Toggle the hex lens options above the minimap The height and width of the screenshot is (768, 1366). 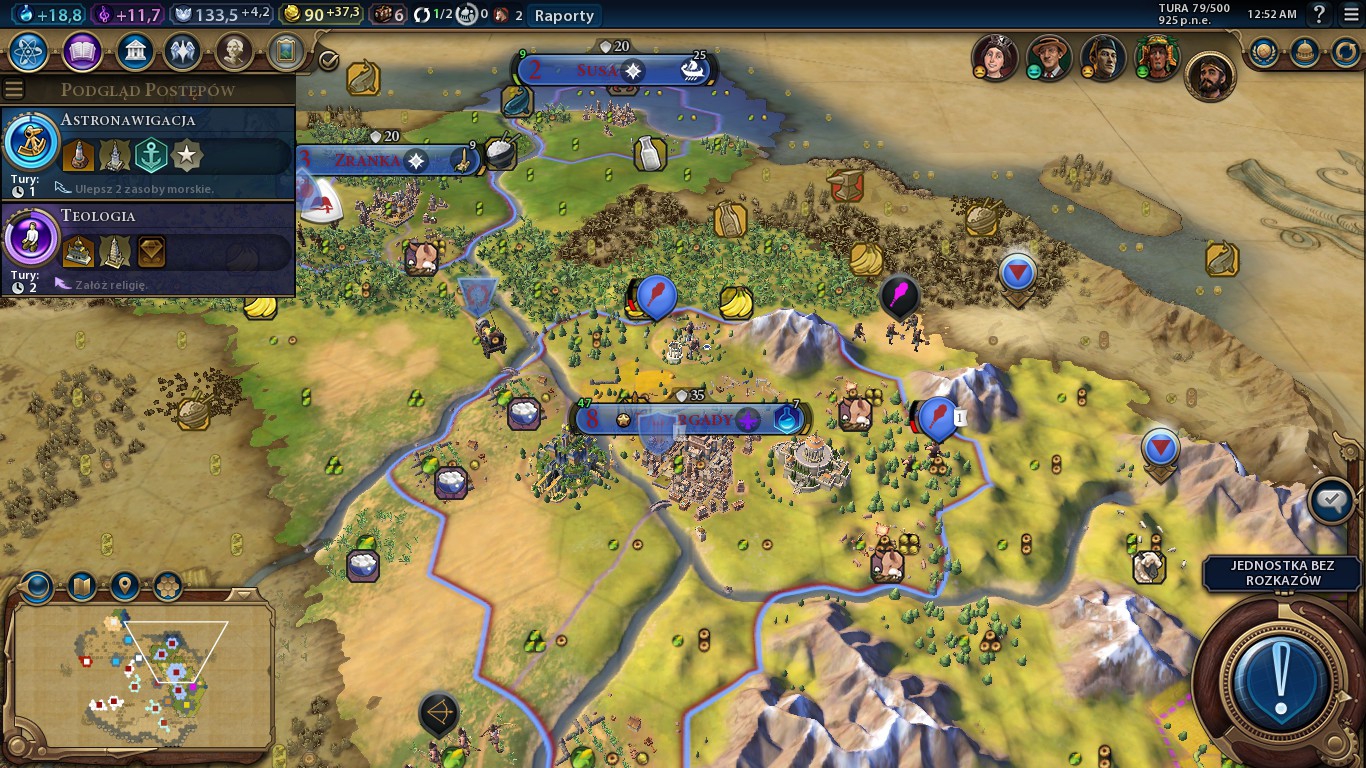(167, 585)
